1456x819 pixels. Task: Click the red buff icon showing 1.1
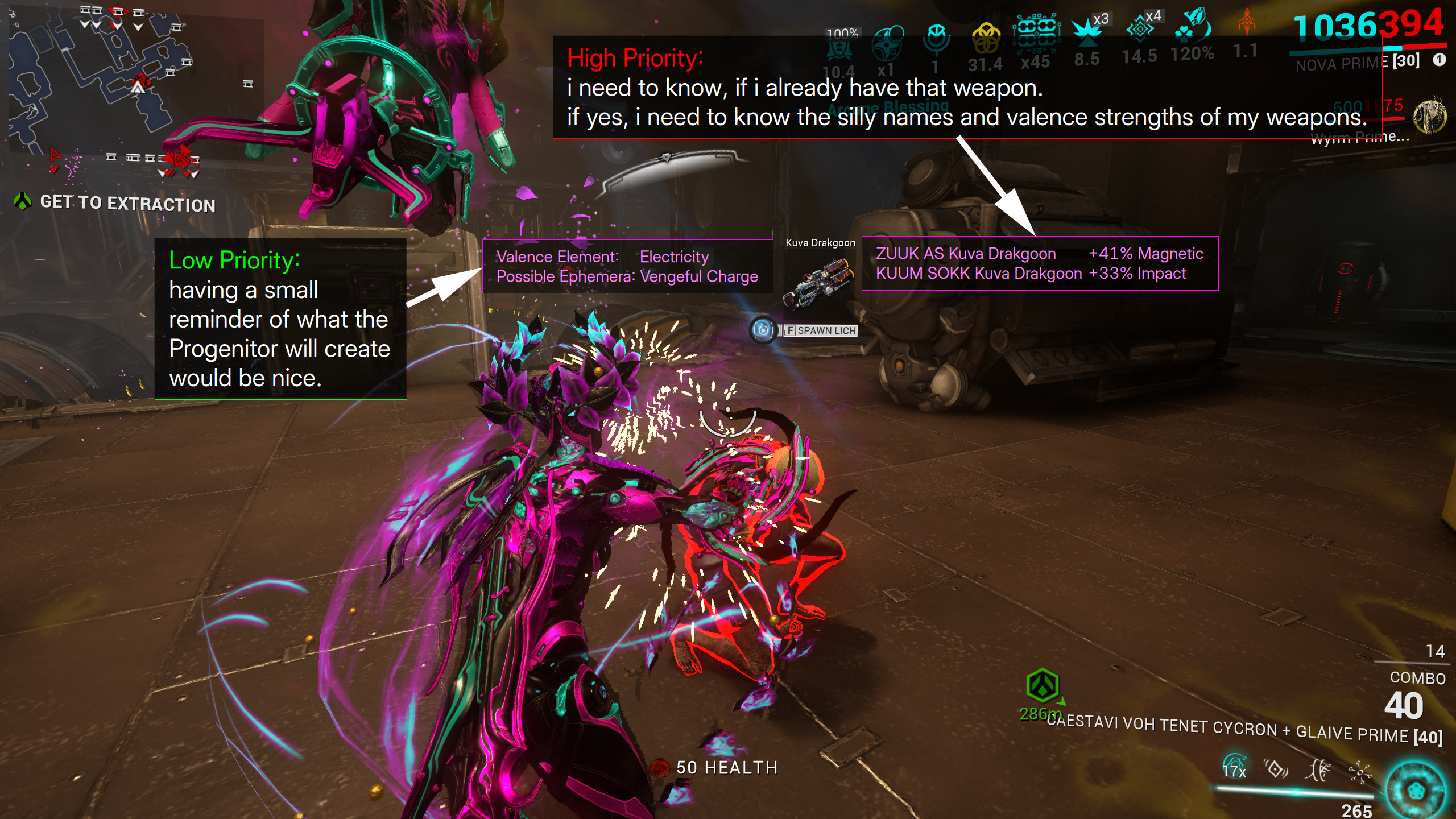coord(1246,23)
